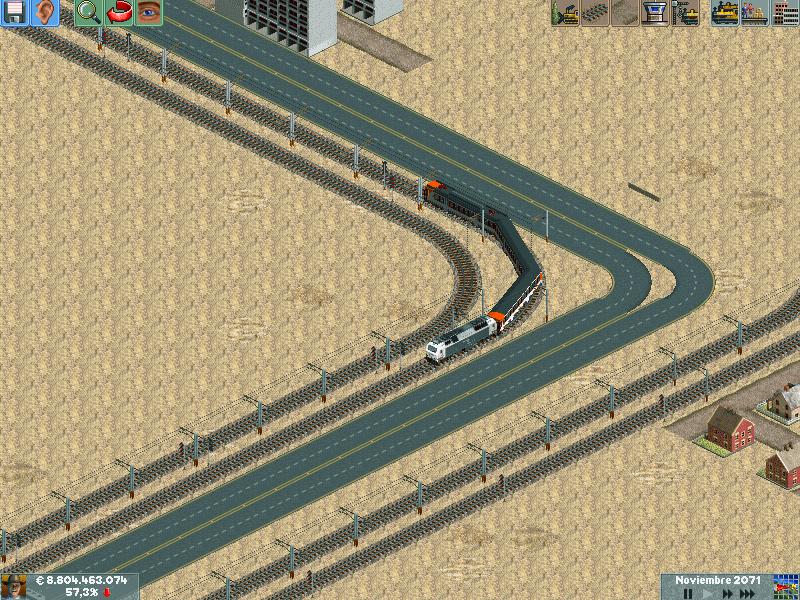Image resolution: width=800 pixels, height=600 pixels.
Task: Open the airport control tower construction tool
Action: tap(655, 13)
